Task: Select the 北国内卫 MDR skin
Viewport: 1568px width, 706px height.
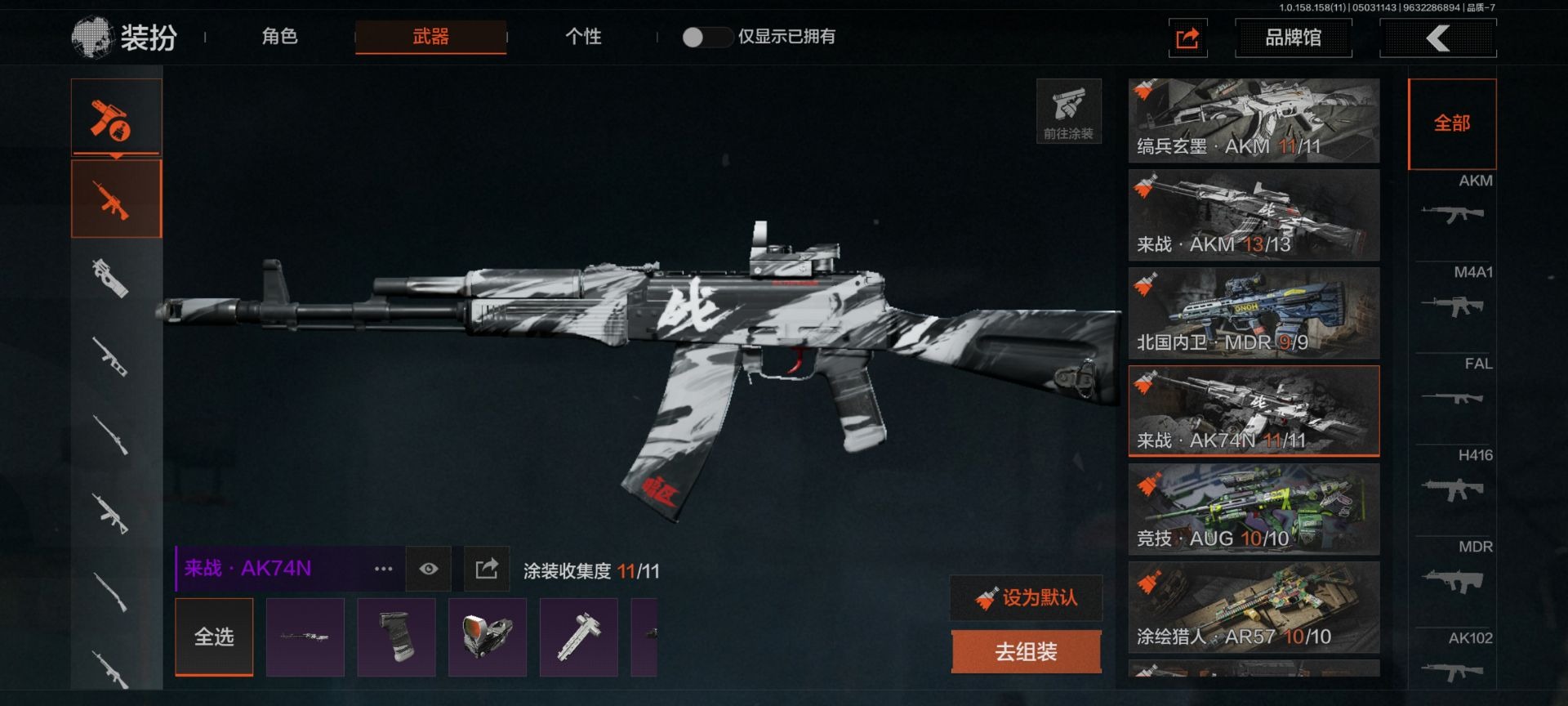Action: coord(1254,313)
